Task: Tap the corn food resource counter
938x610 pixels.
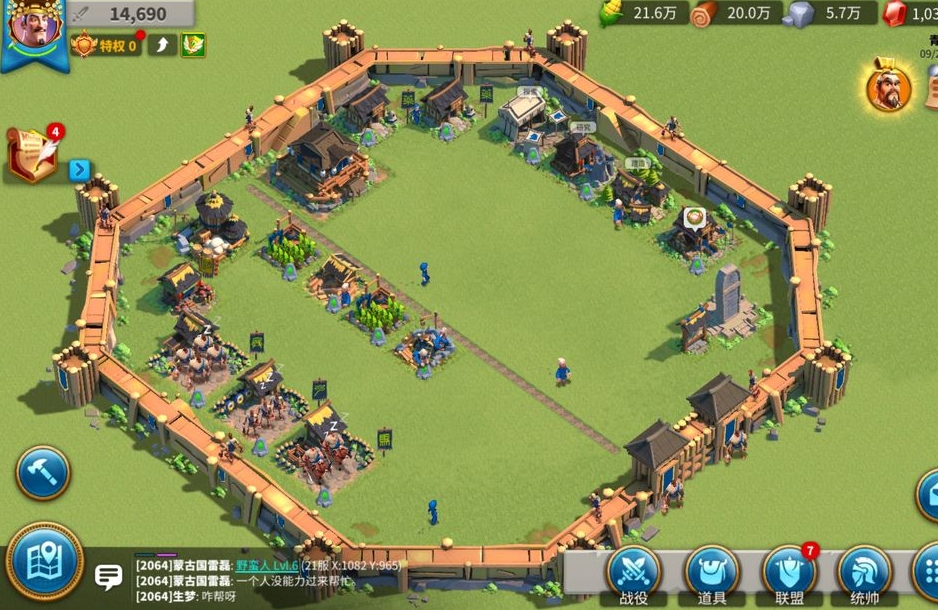Action: pos(642,13)
